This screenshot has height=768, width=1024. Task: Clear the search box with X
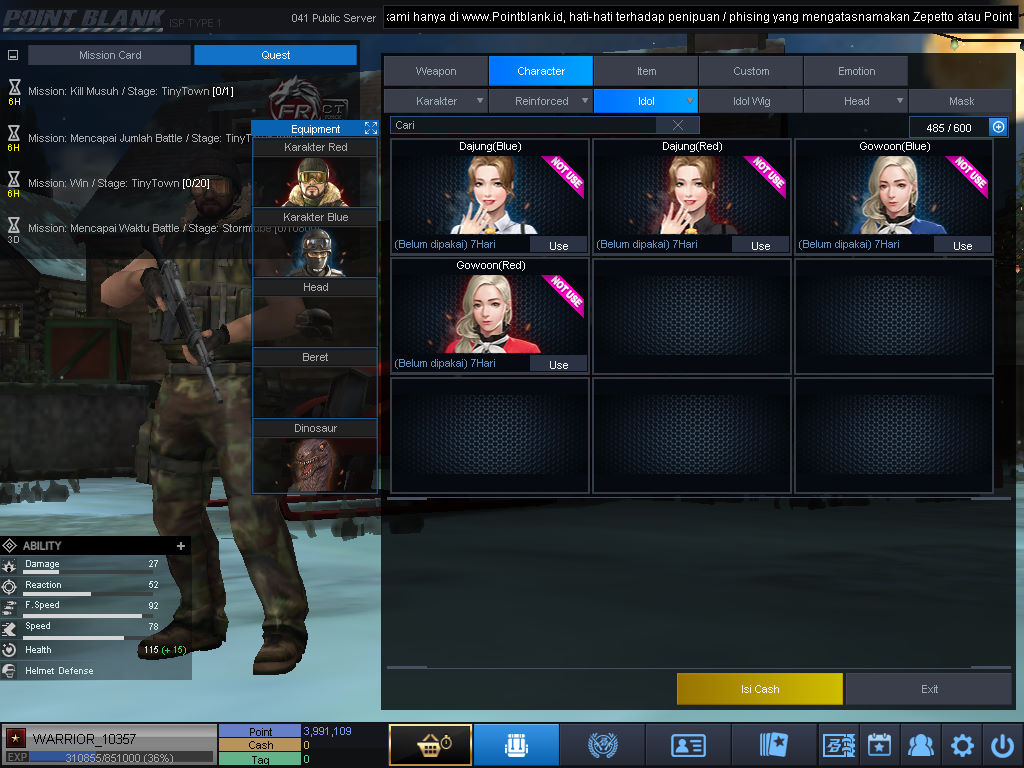pos(678,125)
